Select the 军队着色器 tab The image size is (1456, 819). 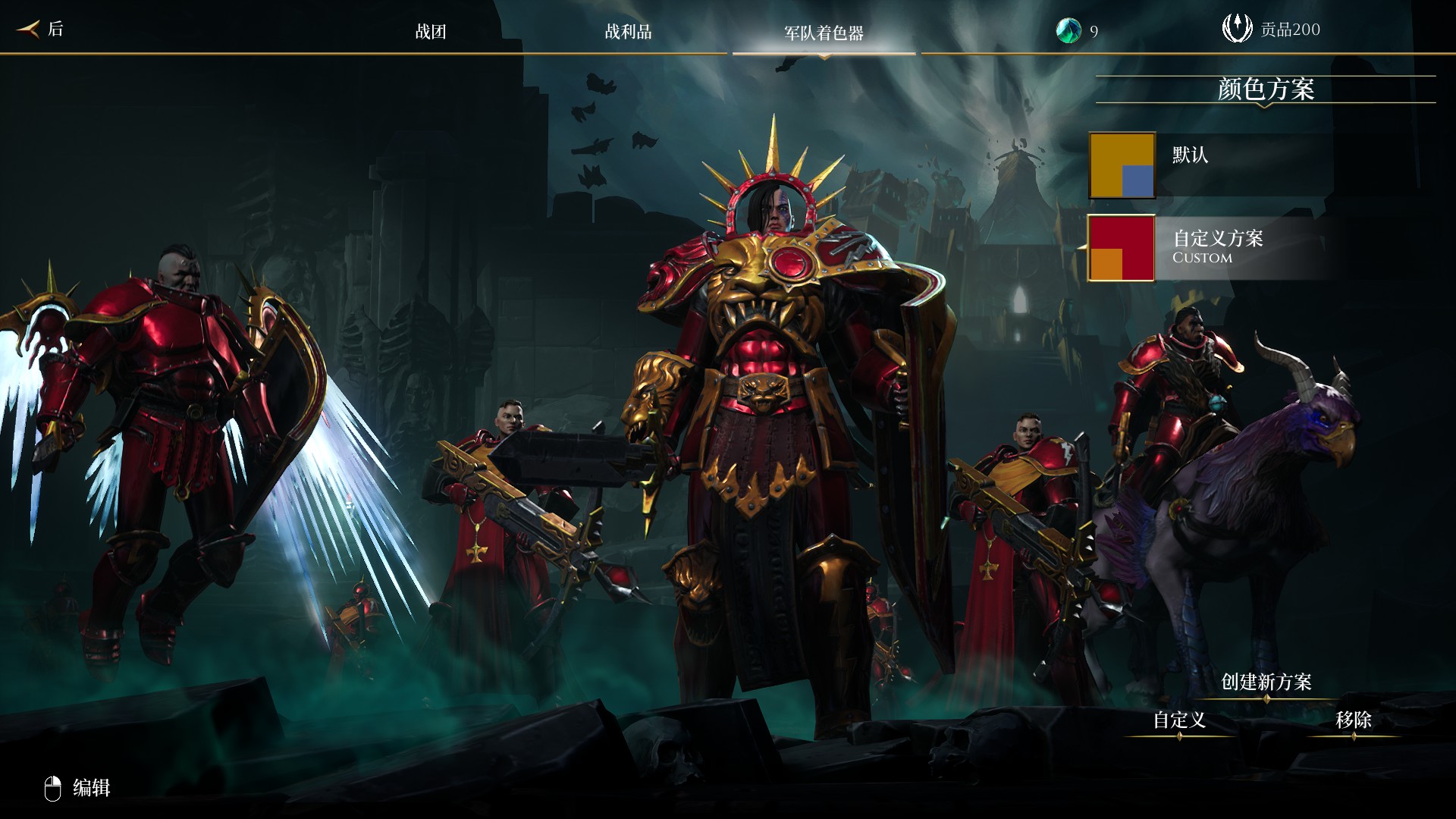tap(824, 33)
